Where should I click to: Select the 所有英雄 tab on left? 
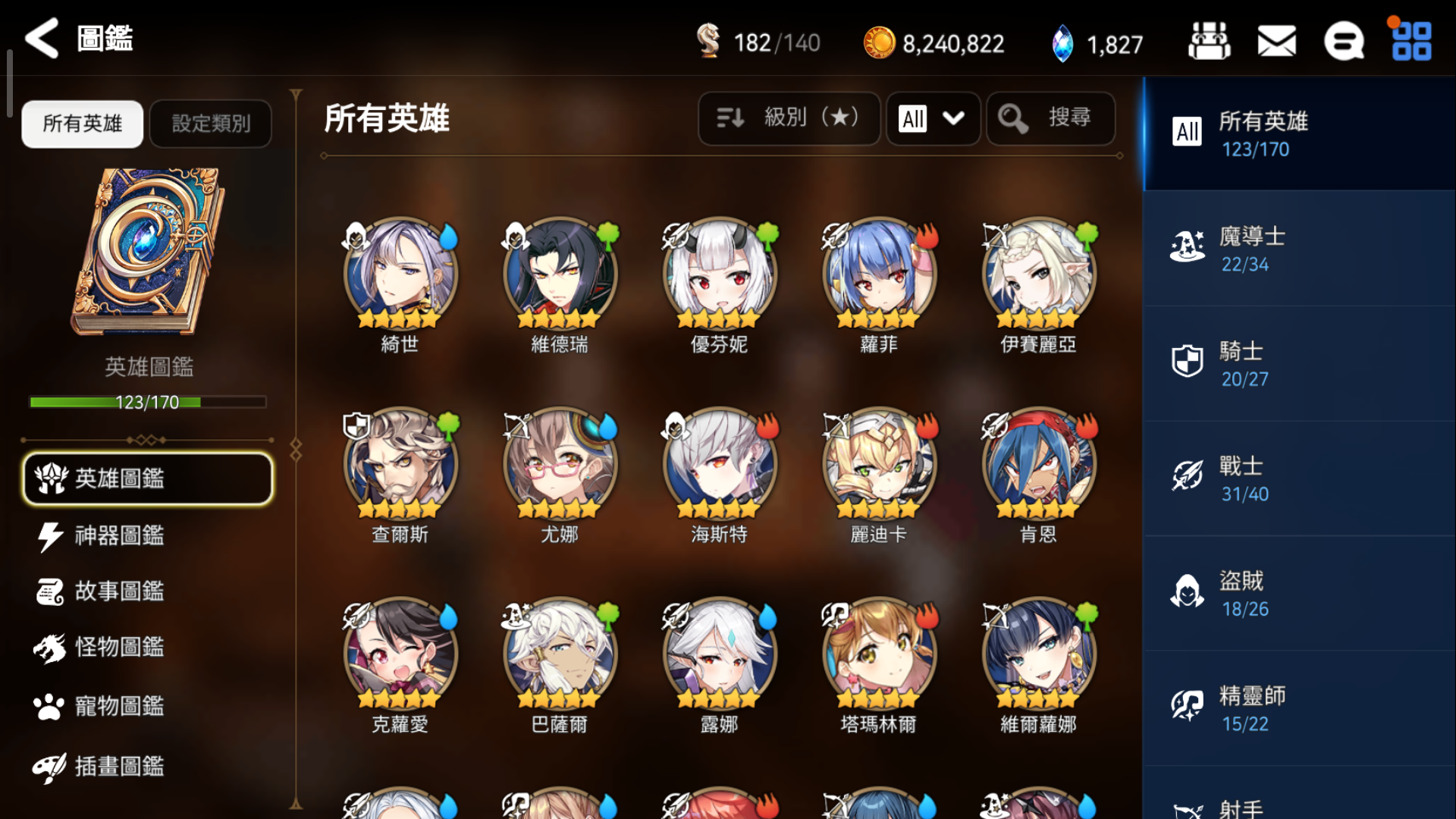[81, 124]
